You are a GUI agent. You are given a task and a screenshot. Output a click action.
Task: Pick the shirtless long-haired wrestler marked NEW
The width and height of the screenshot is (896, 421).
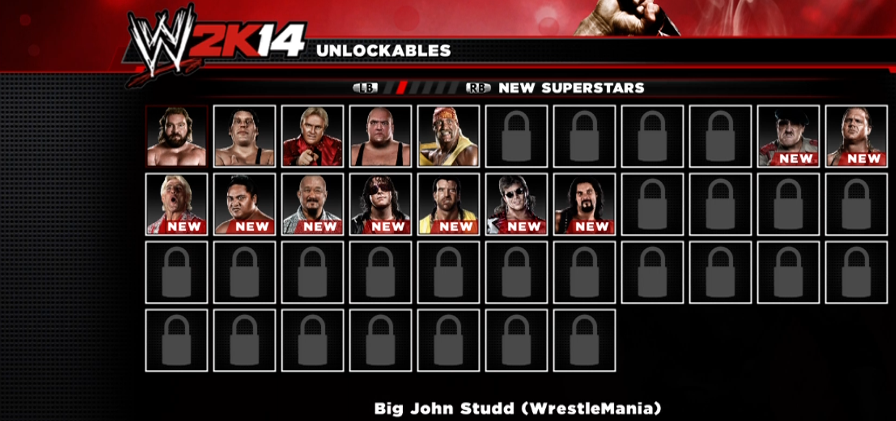coord(856,136)
